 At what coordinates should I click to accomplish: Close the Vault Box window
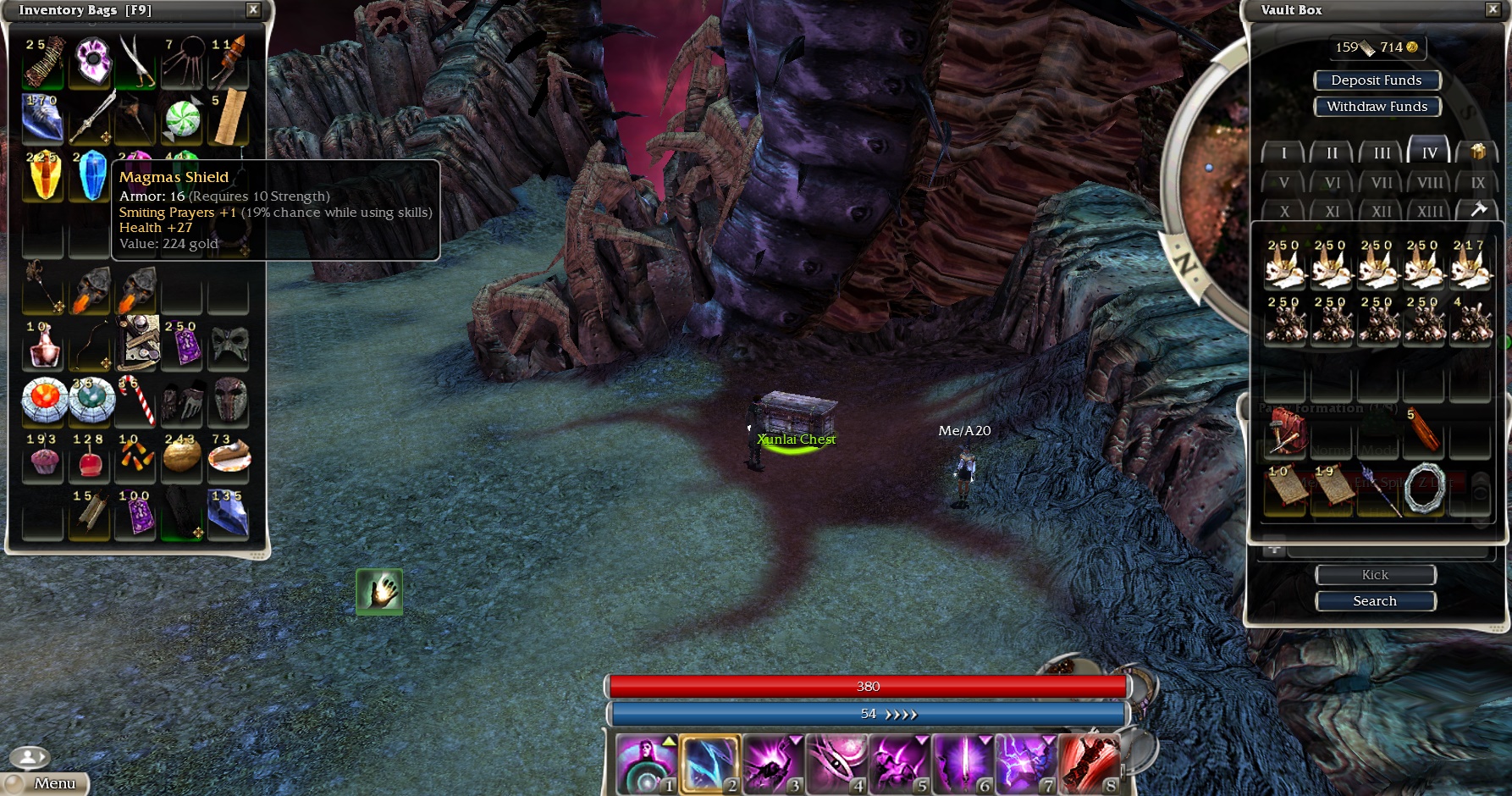click(1492, 9)
